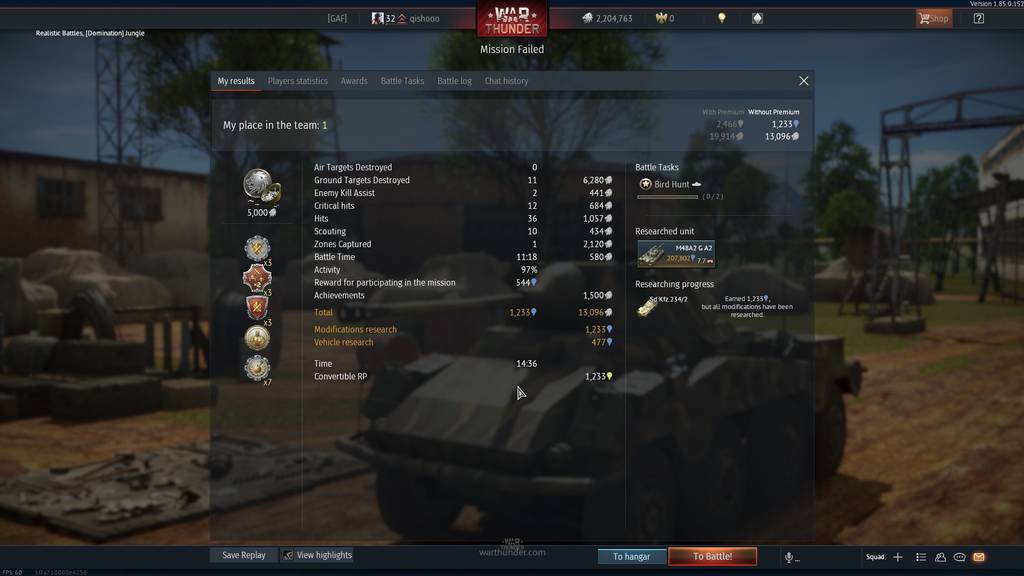Open the chat speech bubble icon
Image resolution: width=1024 pixels, height=576 pixels.
(x=960, y=557)
